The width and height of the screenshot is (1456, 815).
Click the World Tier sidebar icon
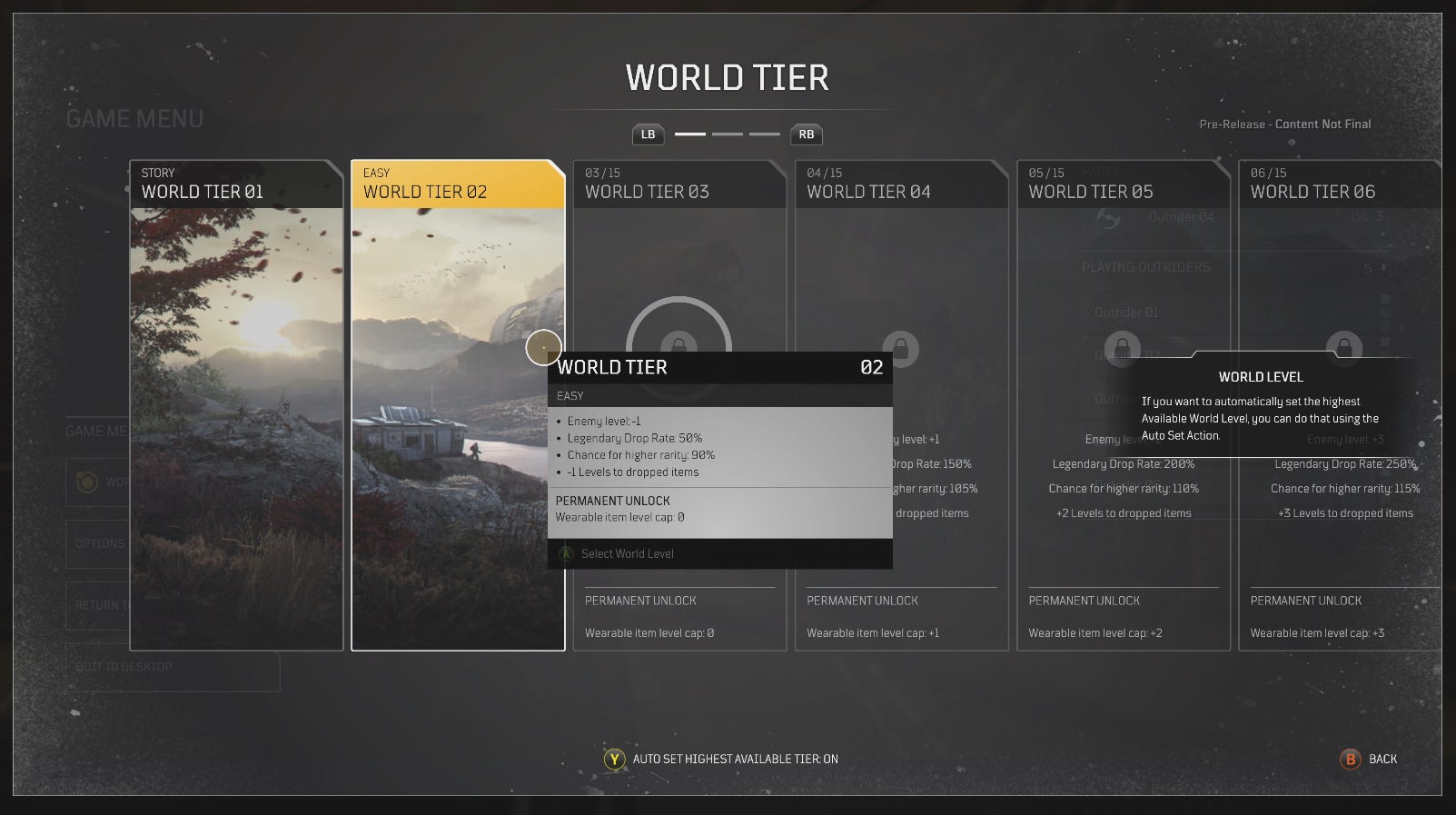point(88,482)
